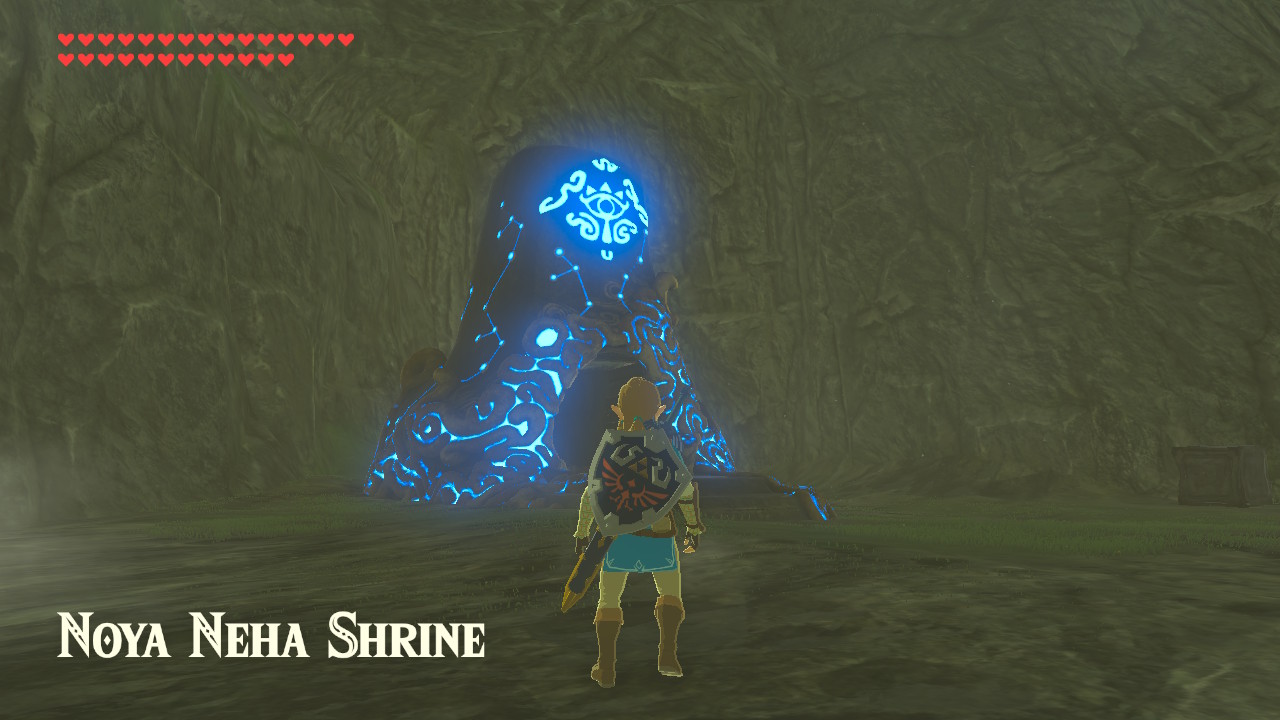Toggle the shrine's glowing entrance light
The image size is (1280, 720).
(604, 204)
